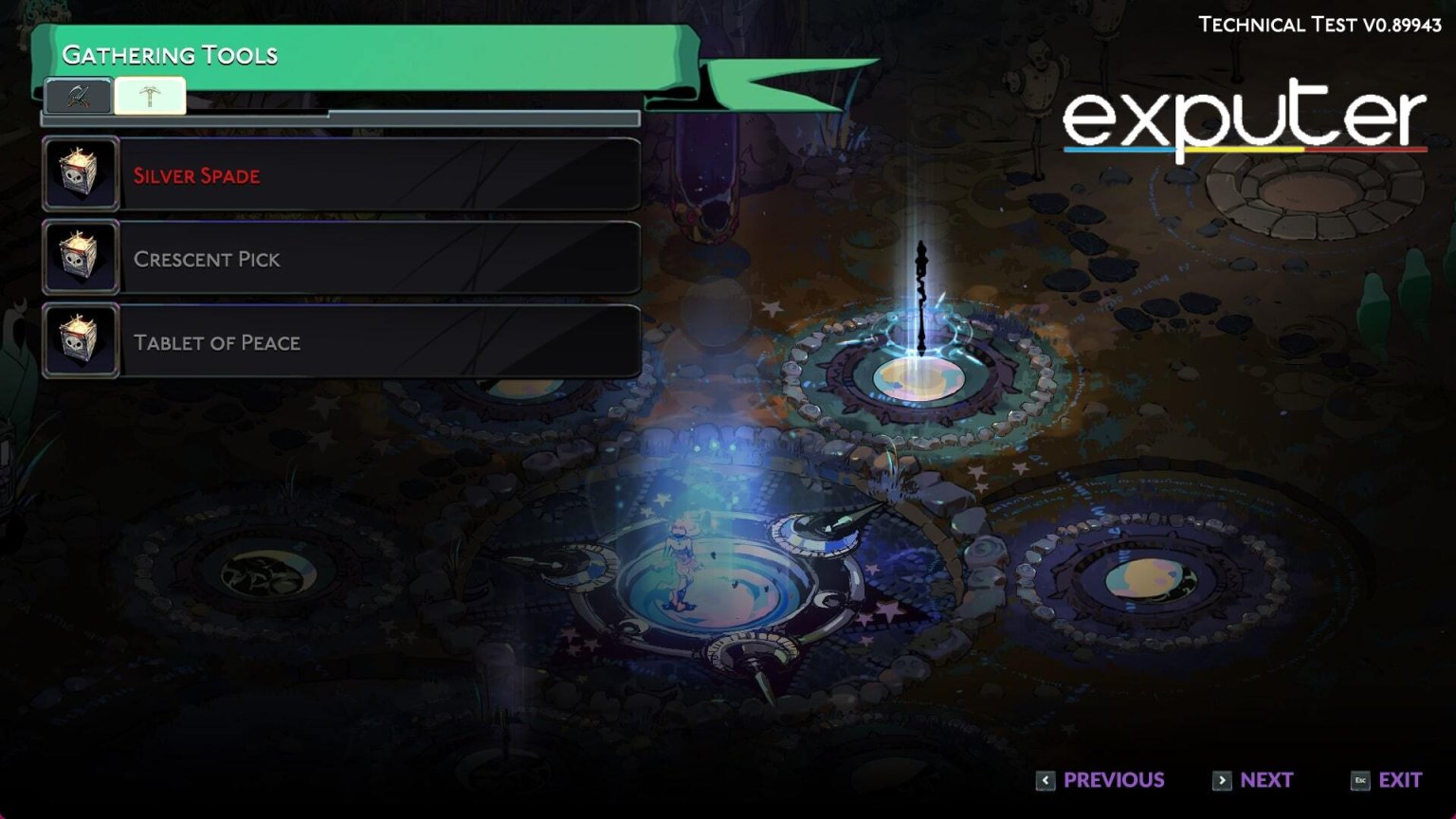Click the Tablet of Peace chest icon

tap(81, 340)
